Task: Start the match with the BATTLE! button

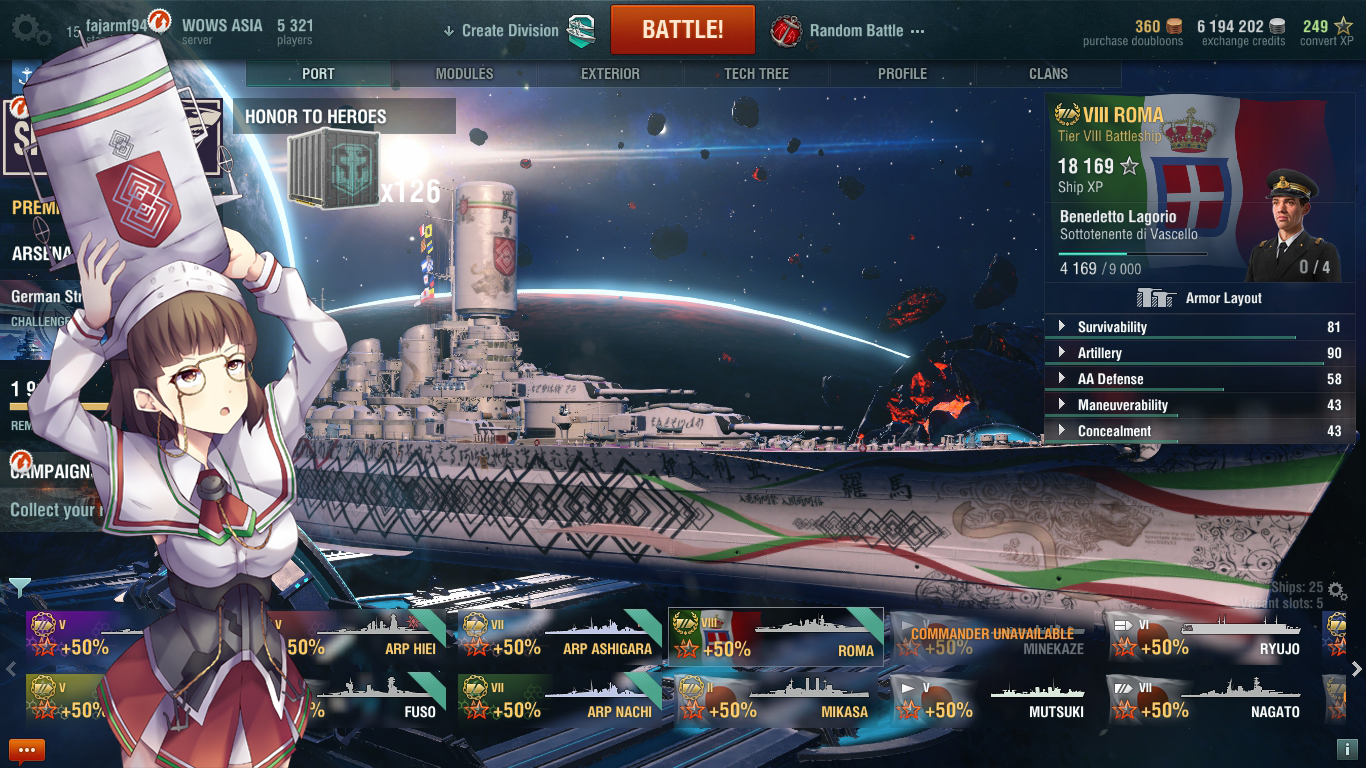Action: coord(682,30)
